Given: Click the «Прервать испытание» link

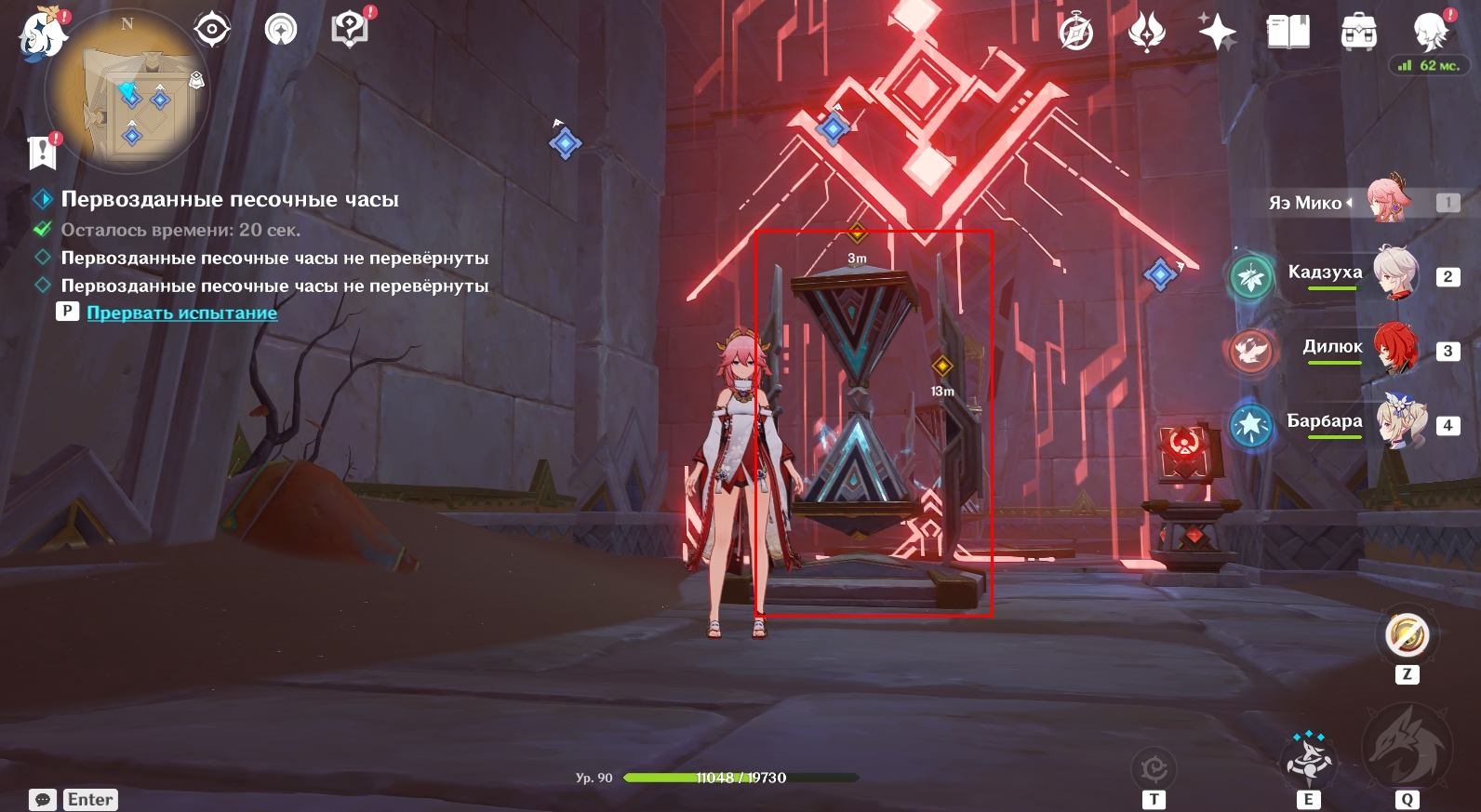Looking at the screenshot, I should click(181, 313).
